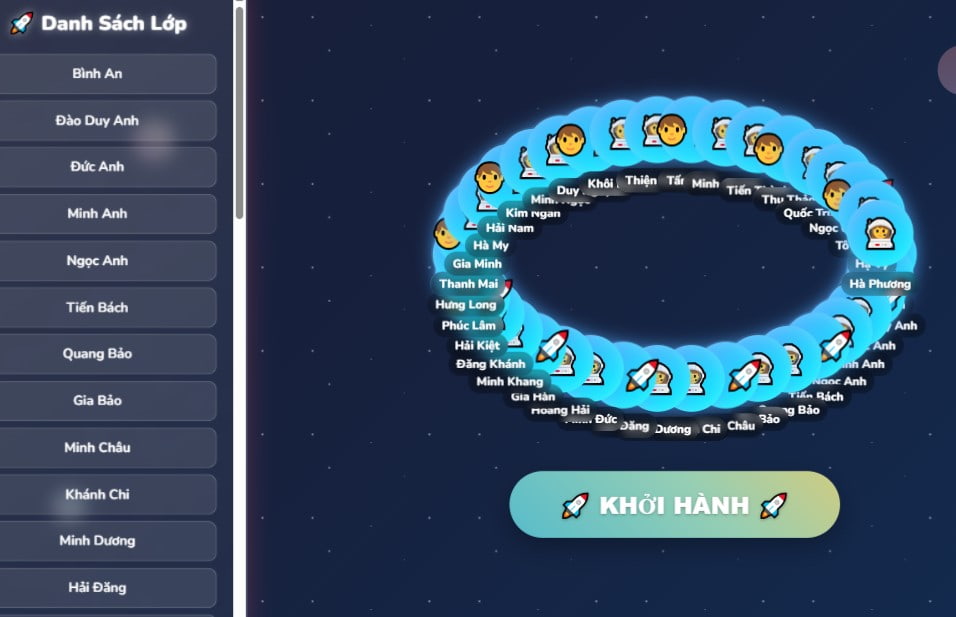956x617 pixels.
Task: Pick Đức Anh in the sidebar
Action: point(98,167)
